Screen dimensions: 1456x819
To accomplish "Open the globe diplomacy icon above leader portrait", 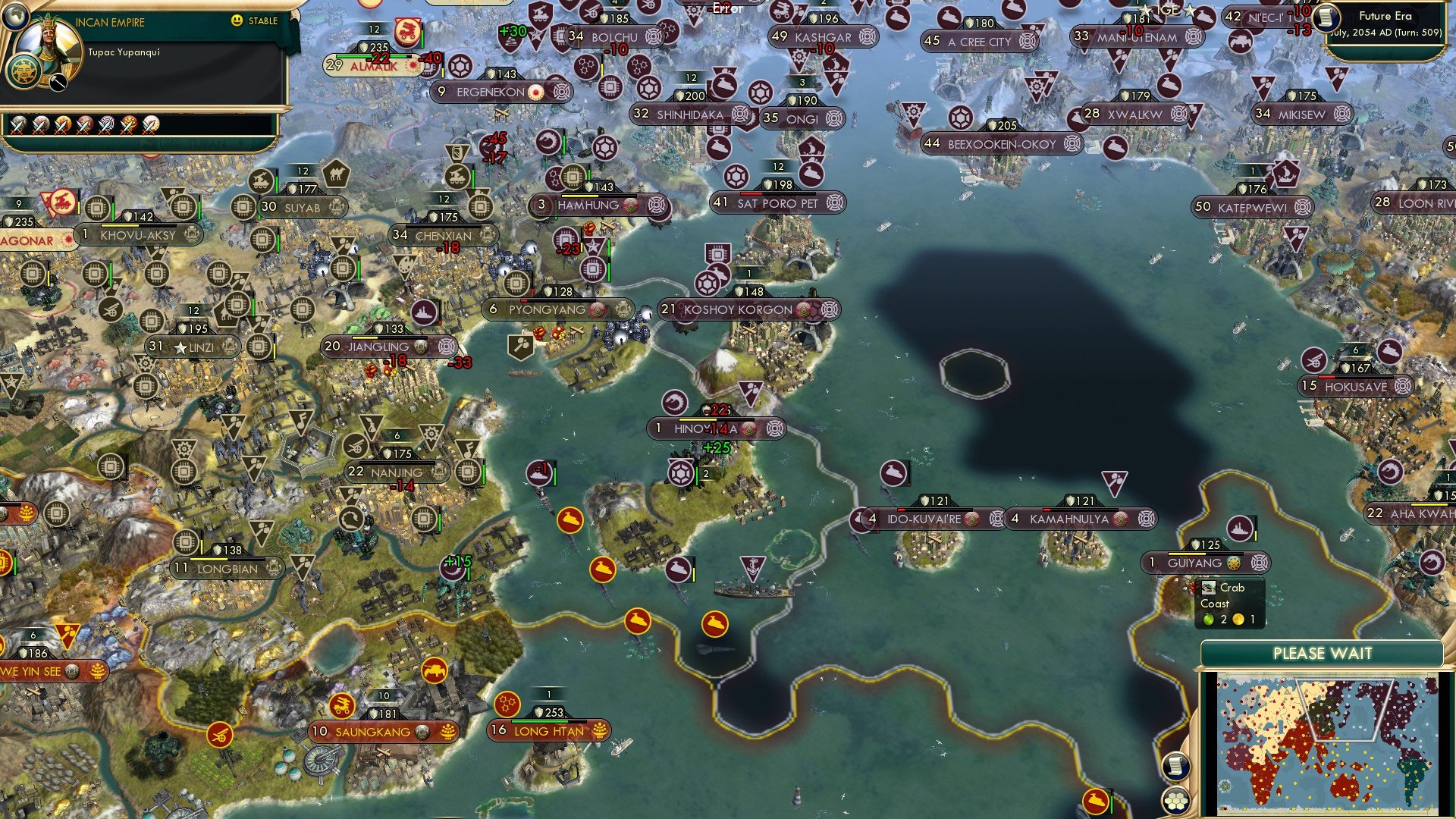I will pyautogui.click(x=15, y=17).
